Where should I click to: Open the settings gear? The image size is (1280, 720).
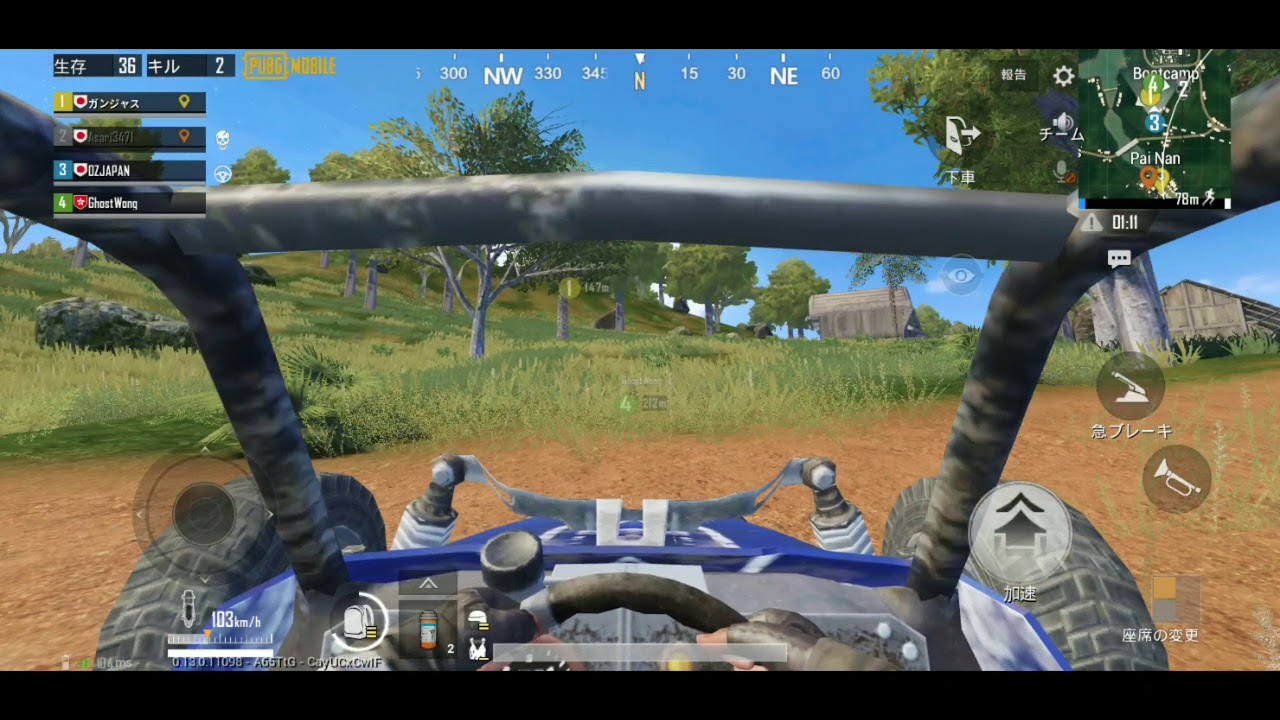(1062, 75)
